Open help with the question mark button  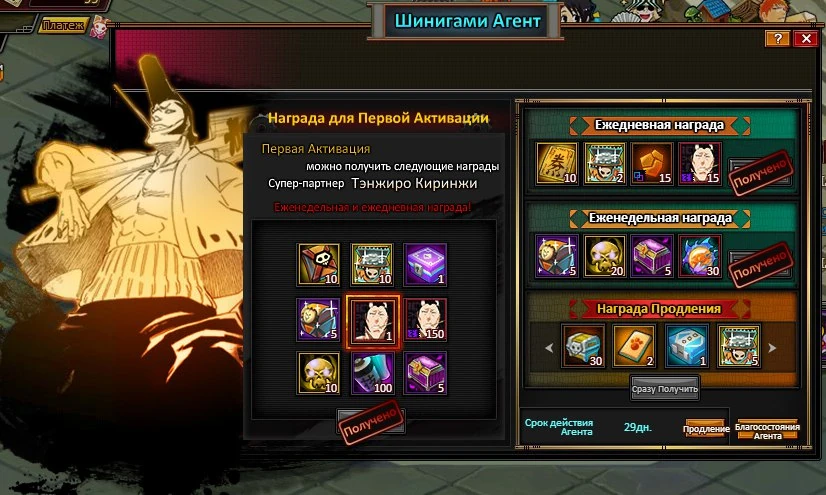click(x=777, y=38)
